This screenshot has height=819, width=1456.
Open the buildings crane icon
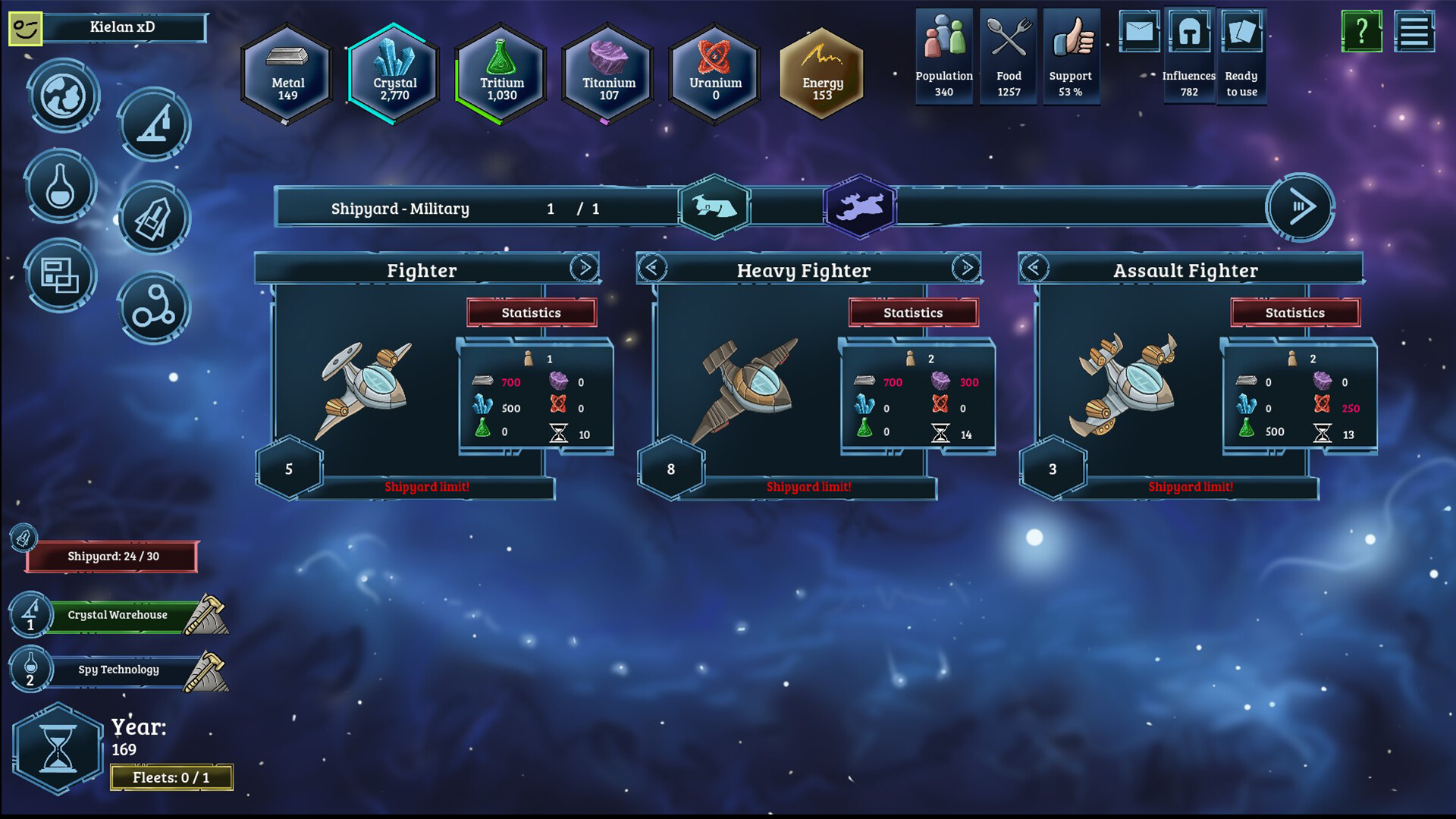(153, 124)
